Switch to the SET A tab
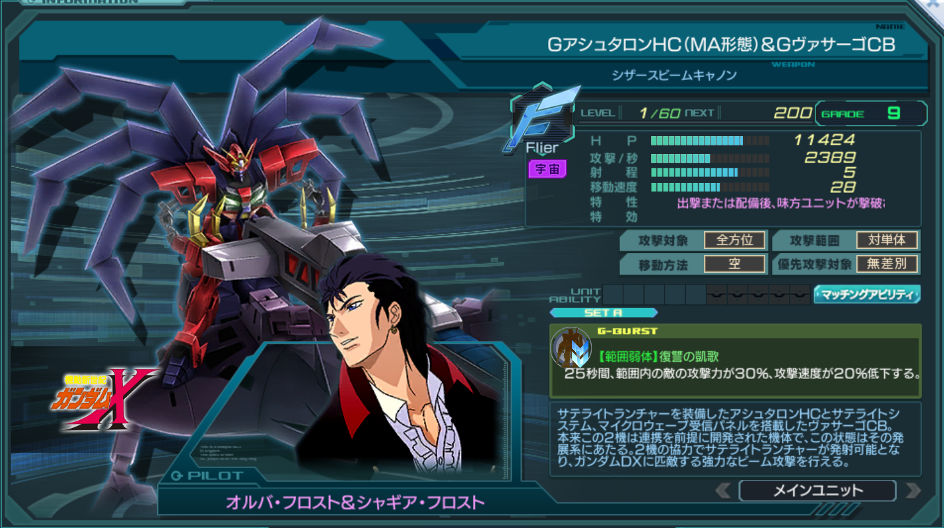The height and width of the screenshot is (528, 944). click(597, 312)
